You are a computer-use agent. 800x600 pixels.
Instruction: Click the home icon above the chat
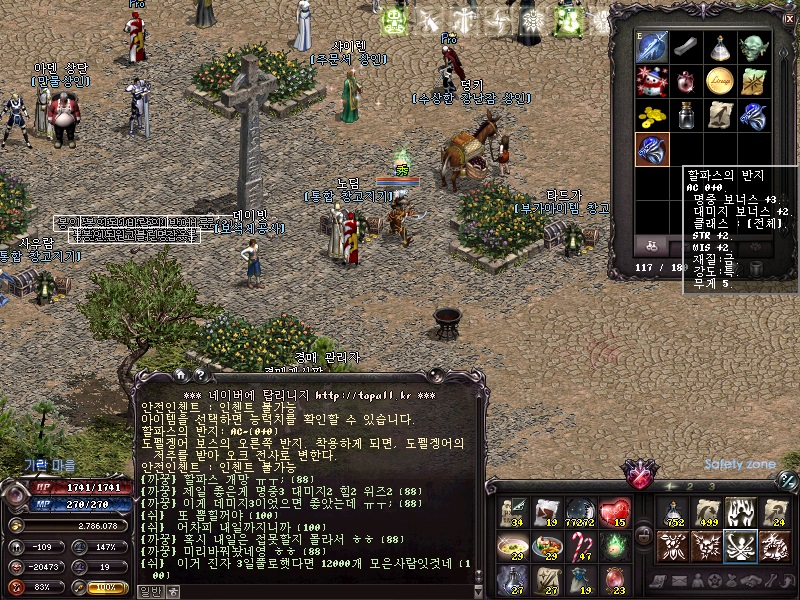click(x=181, y=375)
